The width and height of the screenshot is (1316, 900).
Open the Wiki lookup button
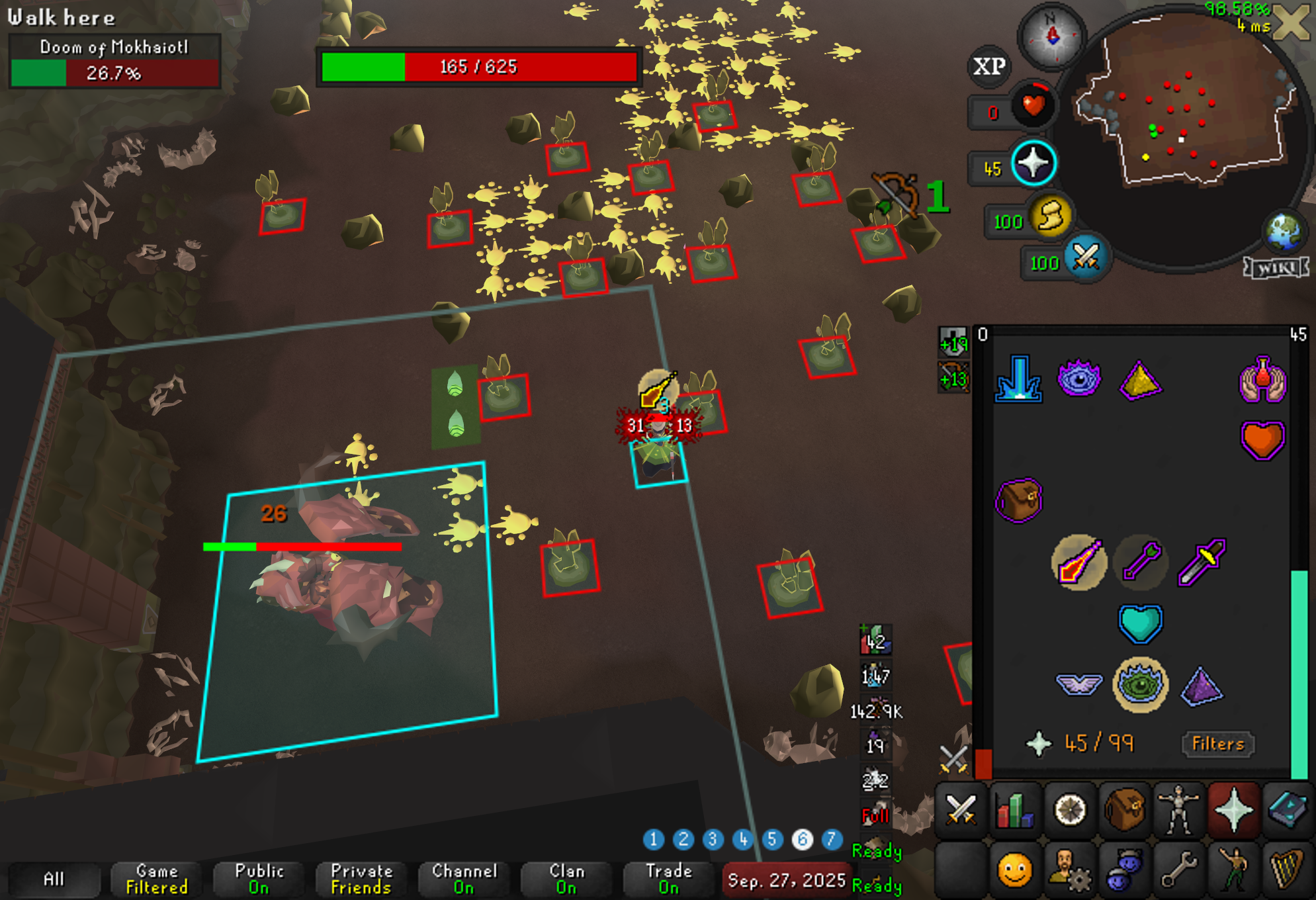(1276, 267)
